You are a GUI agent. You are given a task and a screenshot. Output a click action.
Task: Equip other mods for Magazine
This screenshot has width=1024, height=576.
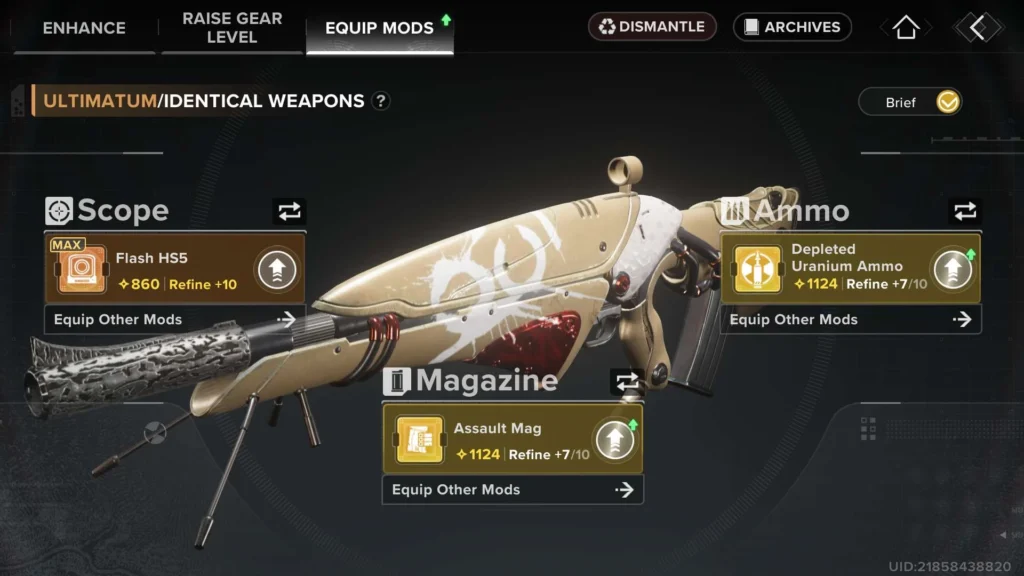pos(512,490)
